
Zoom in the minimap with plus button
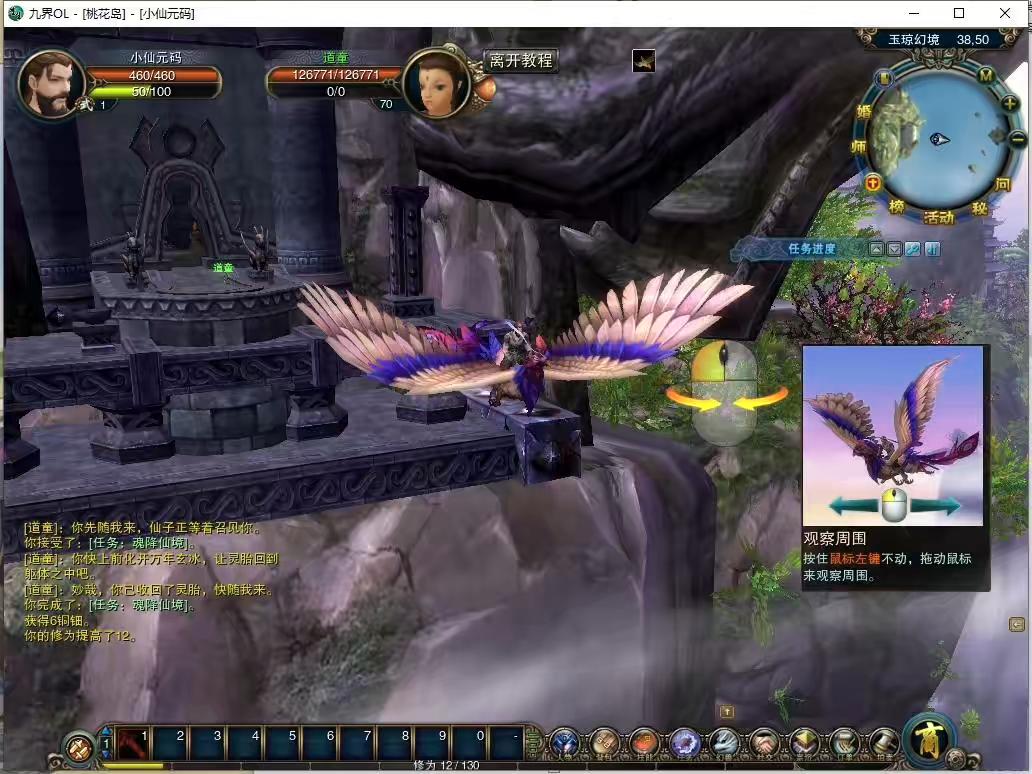coord(1010,104)
